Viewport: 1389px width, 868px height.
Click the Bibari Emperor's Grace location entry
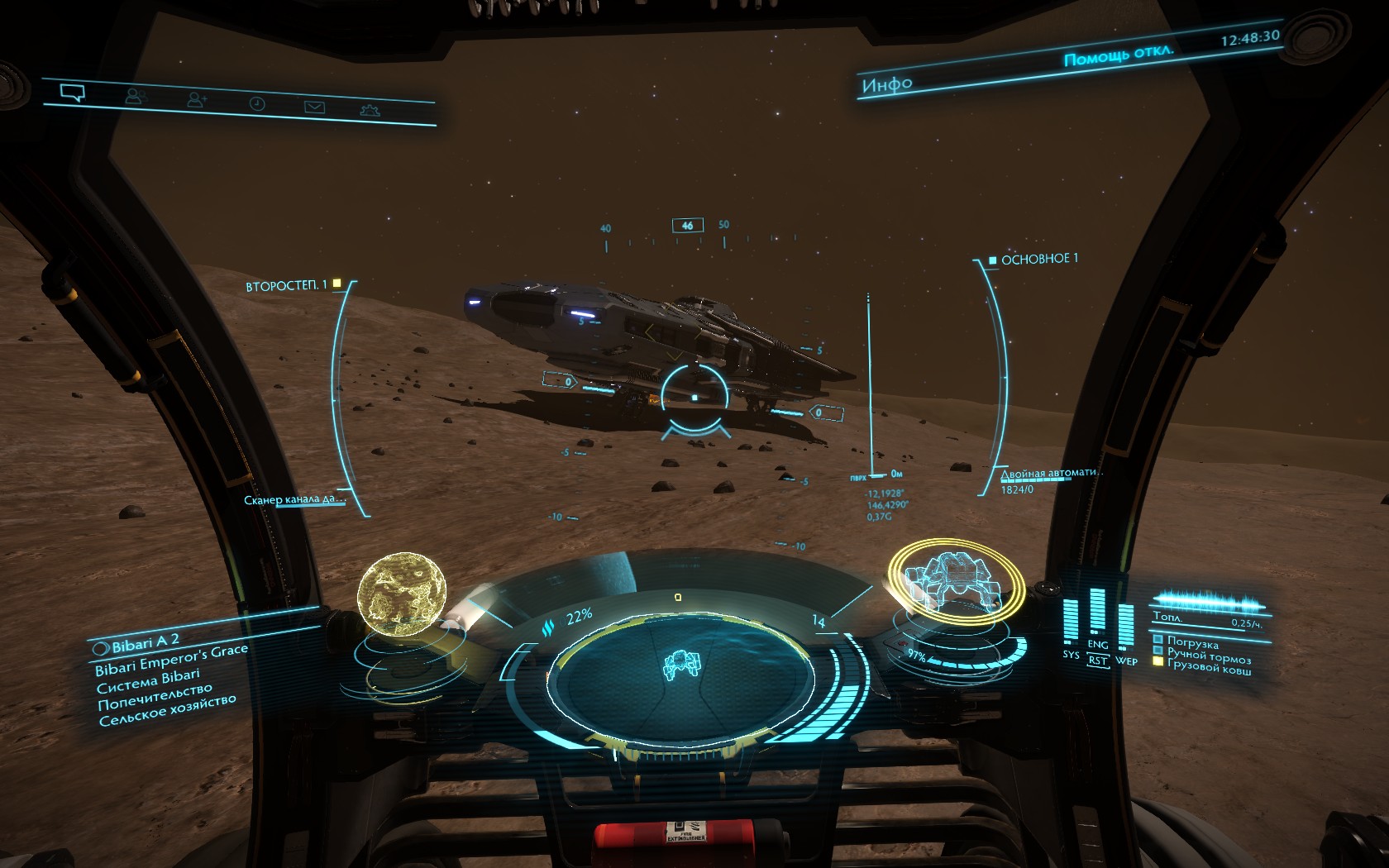(x=171, y=658)
